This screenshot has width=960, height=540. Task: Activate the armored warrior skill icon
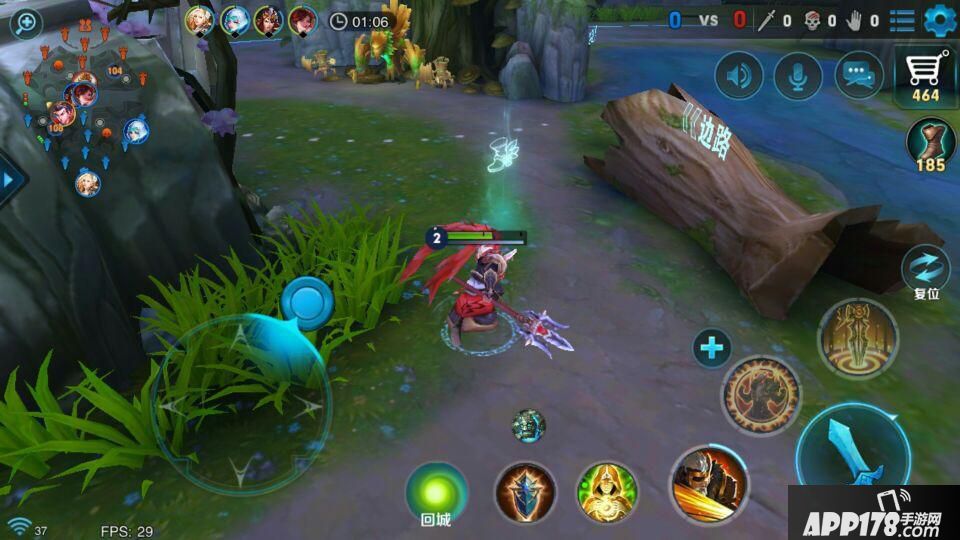pyautogui.click(x=708, y=484)
